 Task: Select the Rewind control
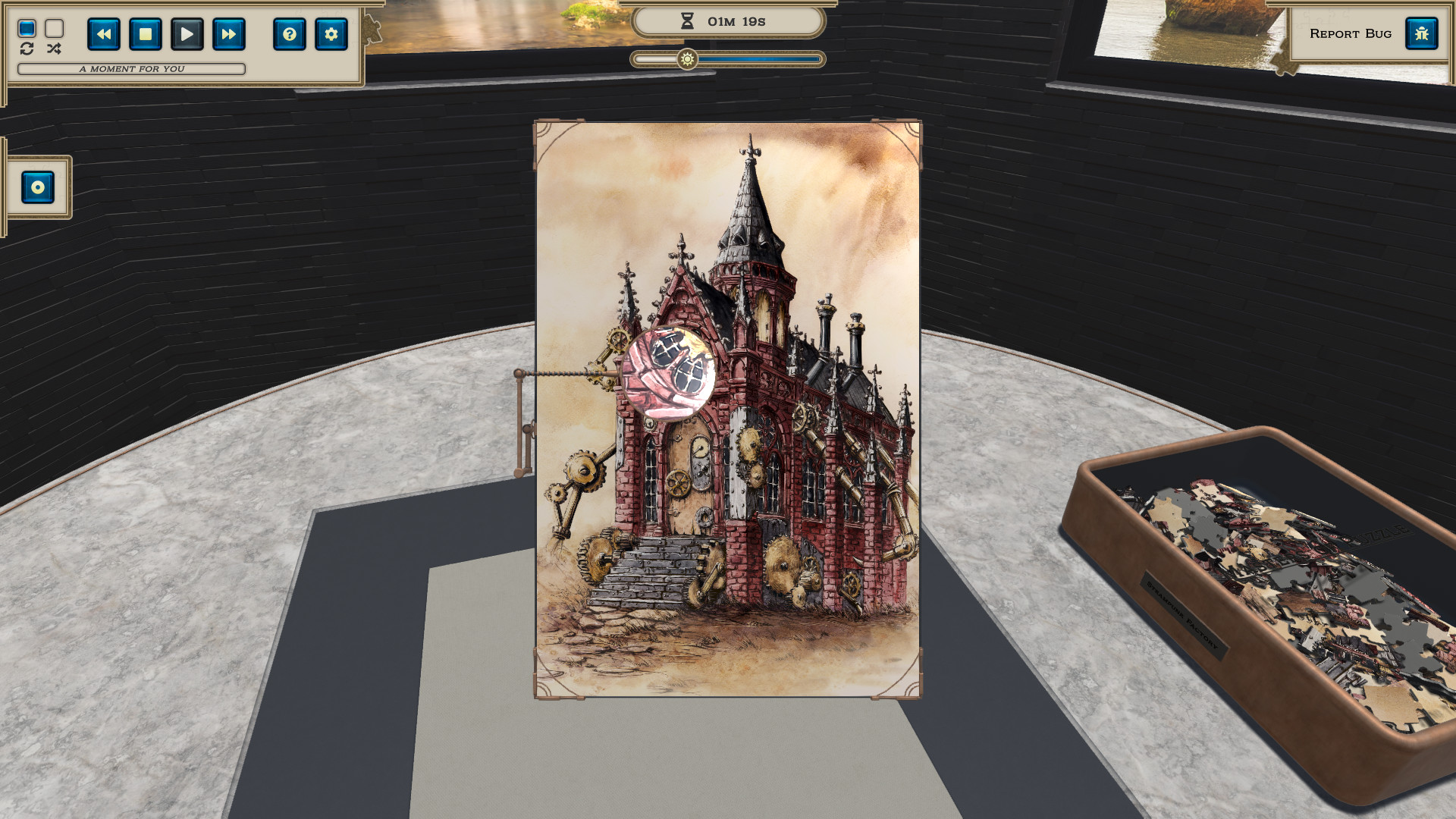pyautogui.click(x=104, y=34)
